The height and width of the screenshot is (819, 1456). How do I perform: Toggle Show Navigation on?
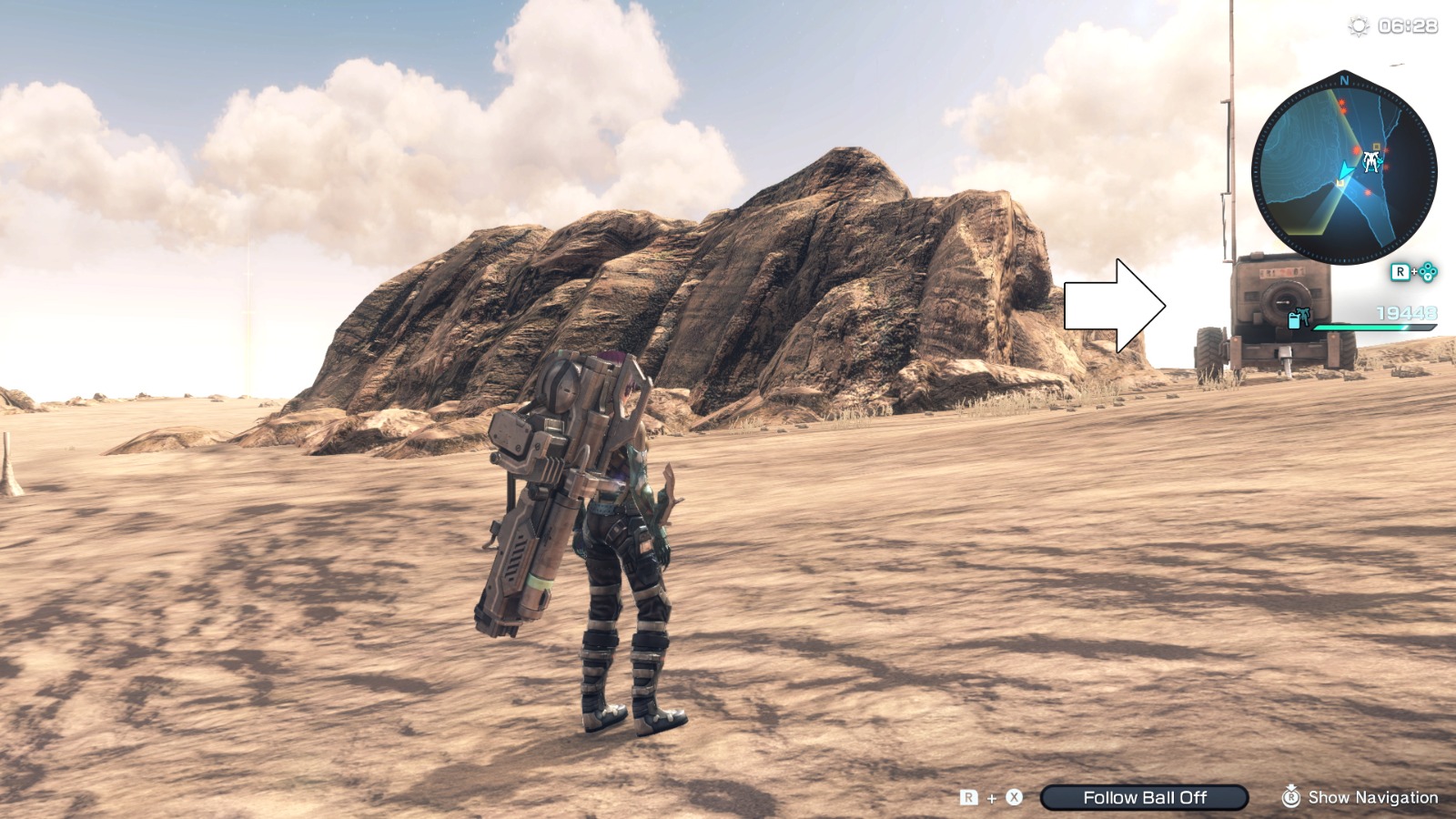[x=1374, y=798]
